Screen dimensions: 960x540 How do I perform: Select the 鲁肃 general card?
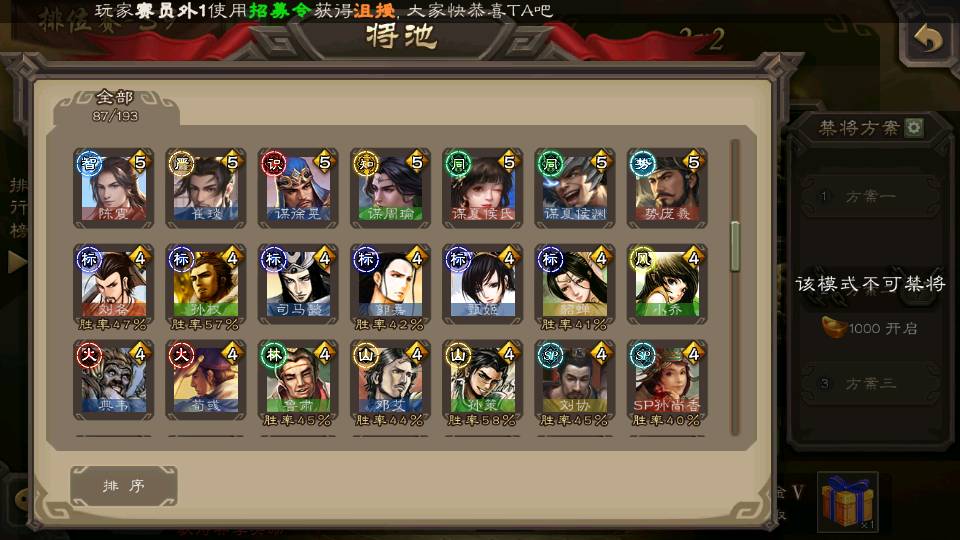tap(298, 380)
